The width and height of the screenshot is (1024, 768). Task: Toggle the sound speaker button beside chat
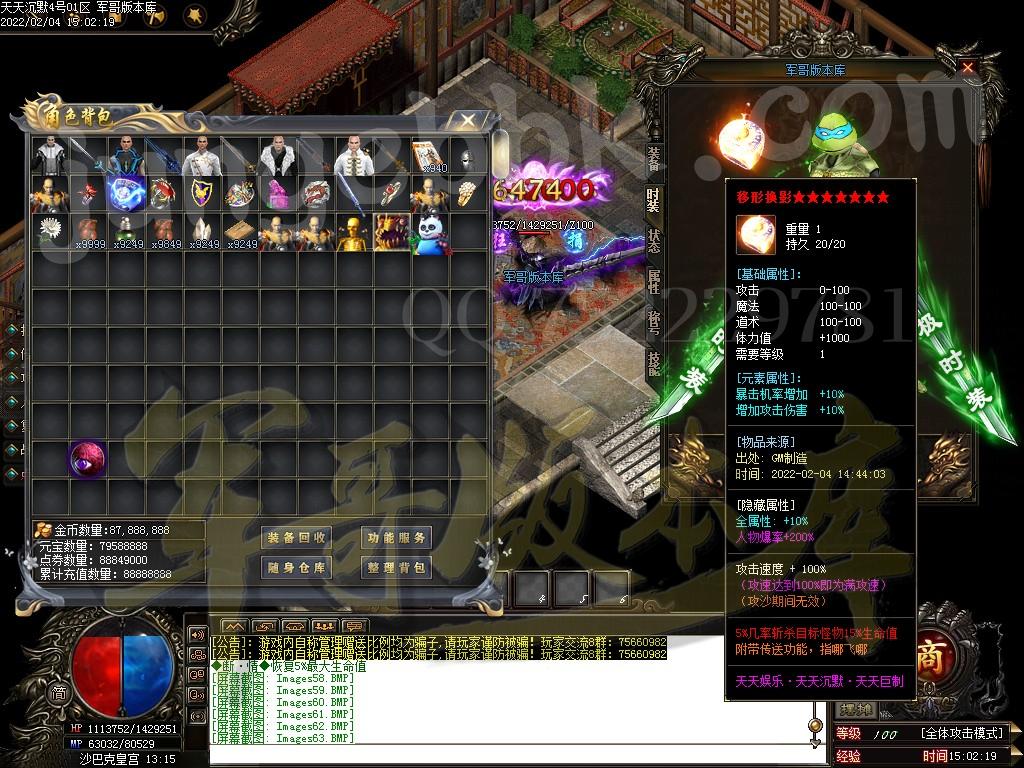click(197, 634)
